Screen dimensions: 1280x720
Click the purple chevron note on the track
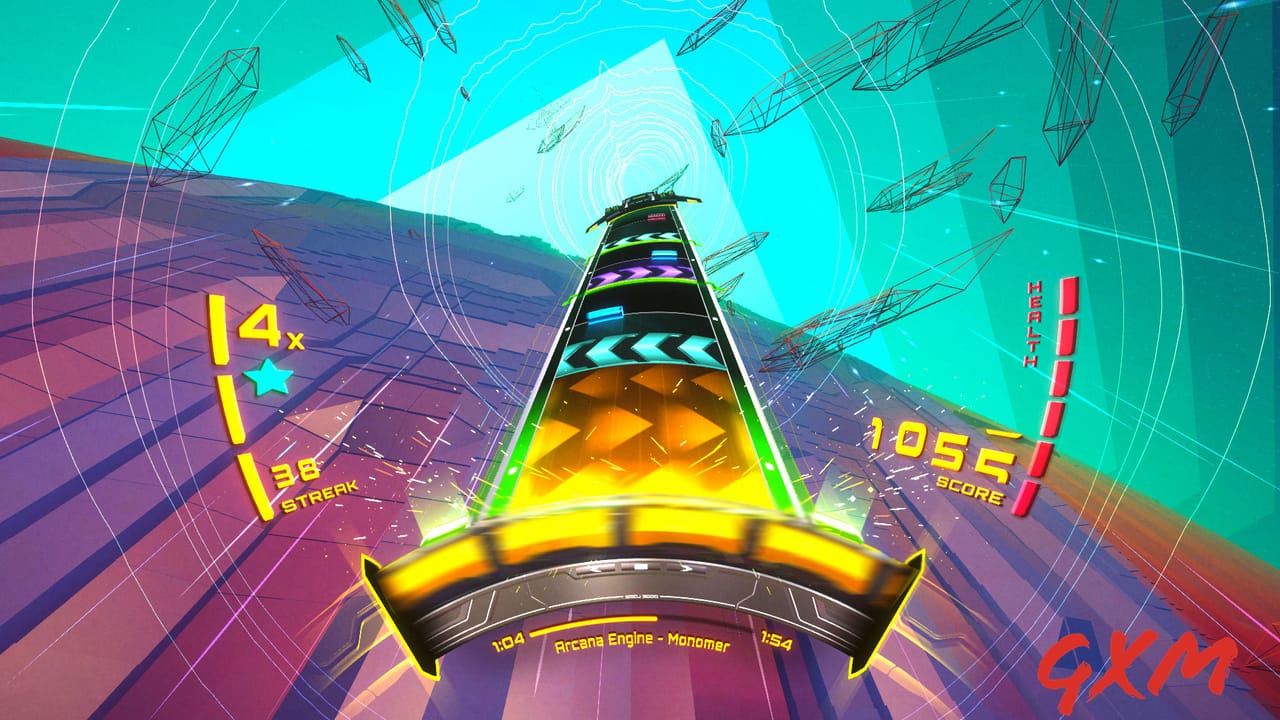coord(645,272)
